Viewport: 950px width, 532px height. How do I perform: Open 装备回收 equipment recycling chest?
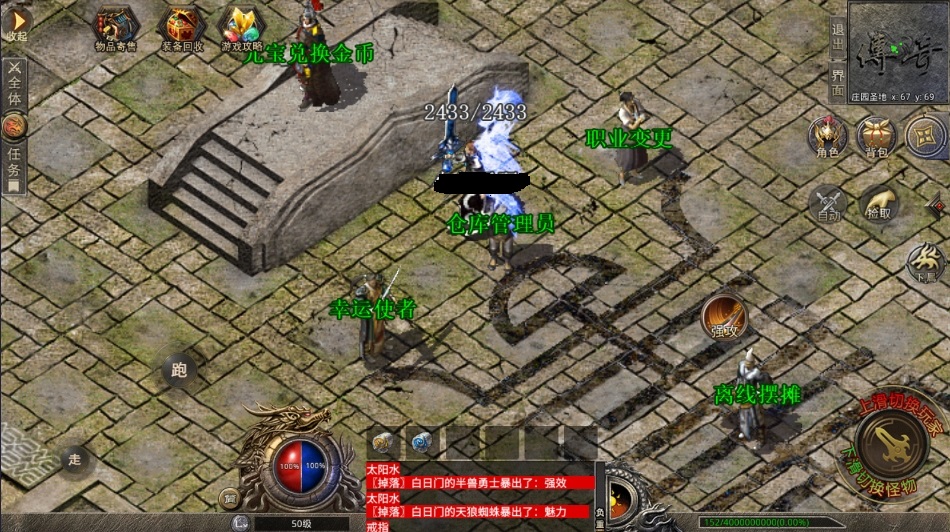click(x=183, y=28)
